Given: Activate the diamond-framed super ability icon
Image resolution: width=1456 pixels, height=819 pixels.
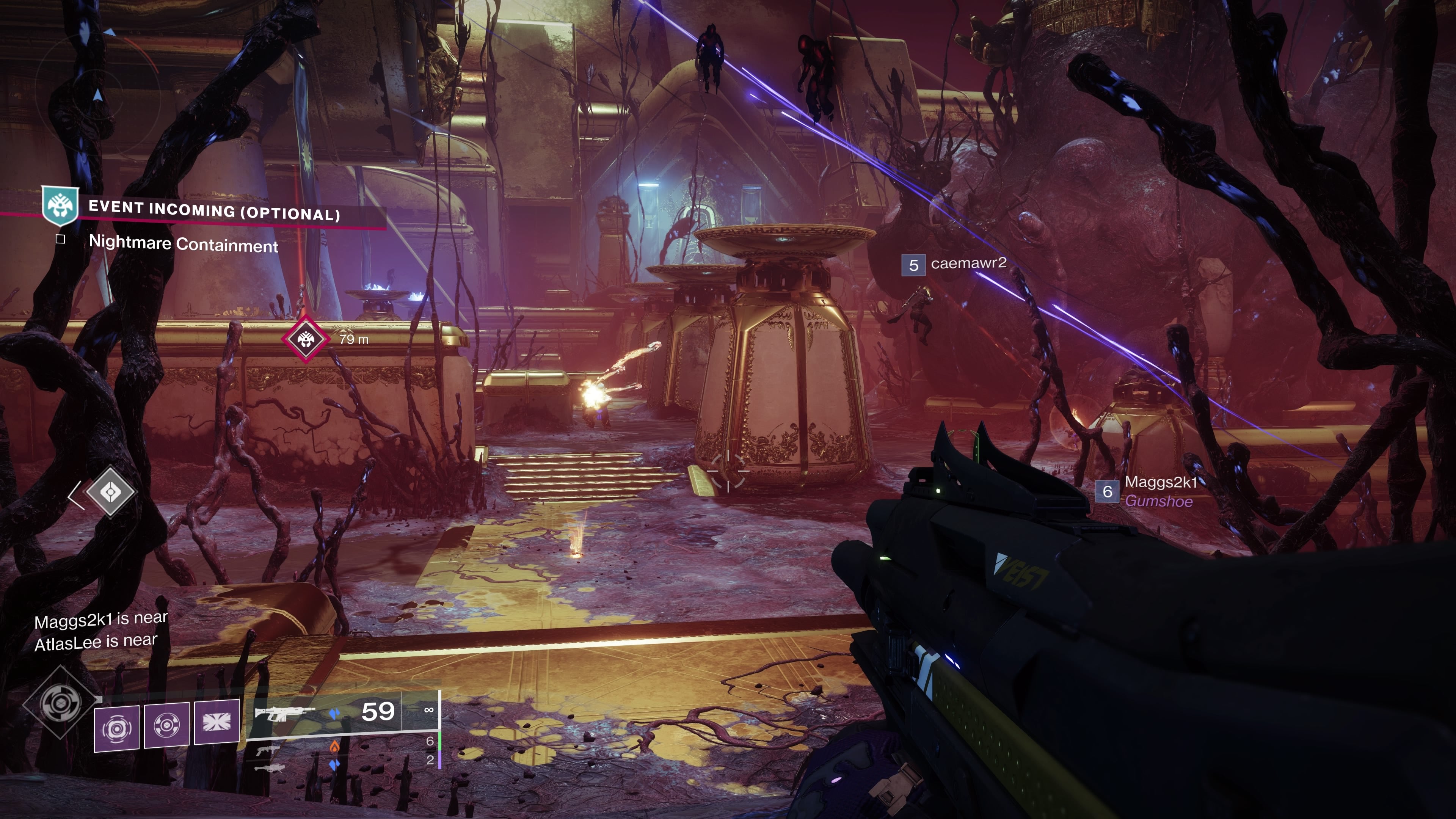Looking at the screenshot, I should pyautogui.click(x=61, y=703).
